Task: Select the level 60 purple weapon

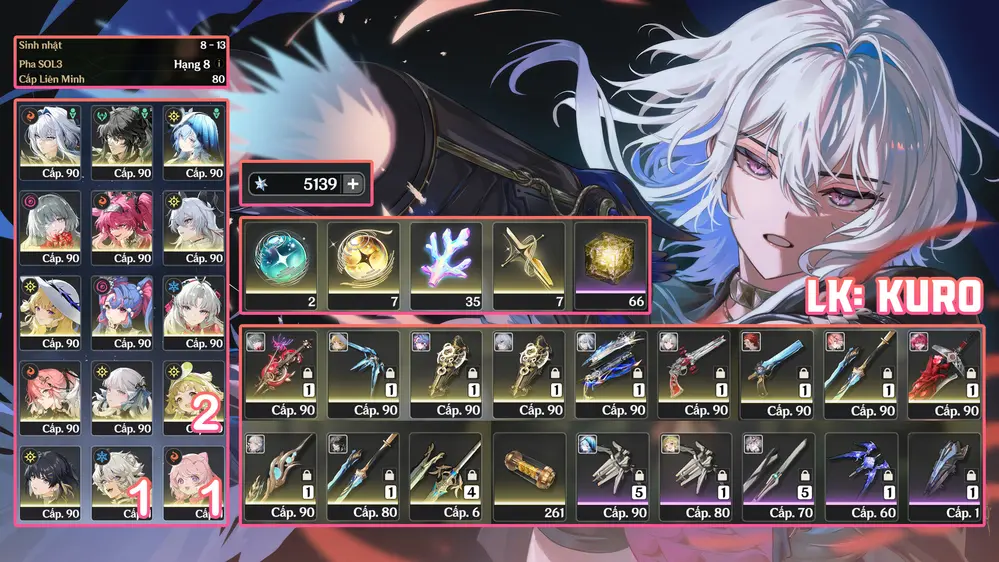Action: tap(858, 478)
